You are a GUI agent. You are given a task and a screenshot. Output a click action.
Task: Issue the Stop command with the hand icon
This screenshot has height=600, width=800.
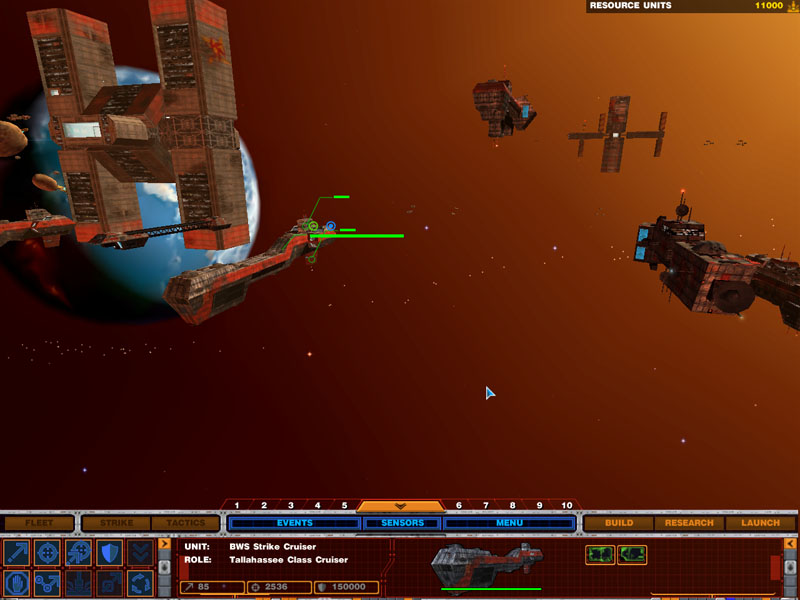(17, 582)
